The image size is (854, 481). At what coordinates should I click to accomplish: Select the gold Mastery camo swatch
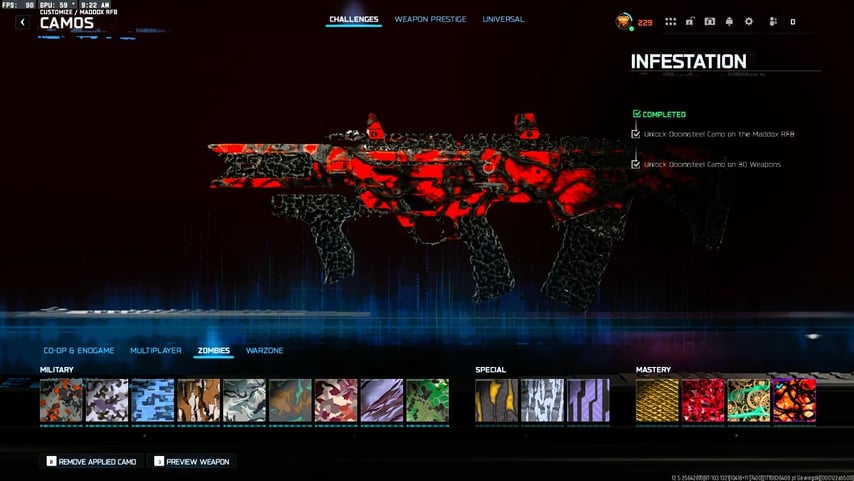[657, 400]
